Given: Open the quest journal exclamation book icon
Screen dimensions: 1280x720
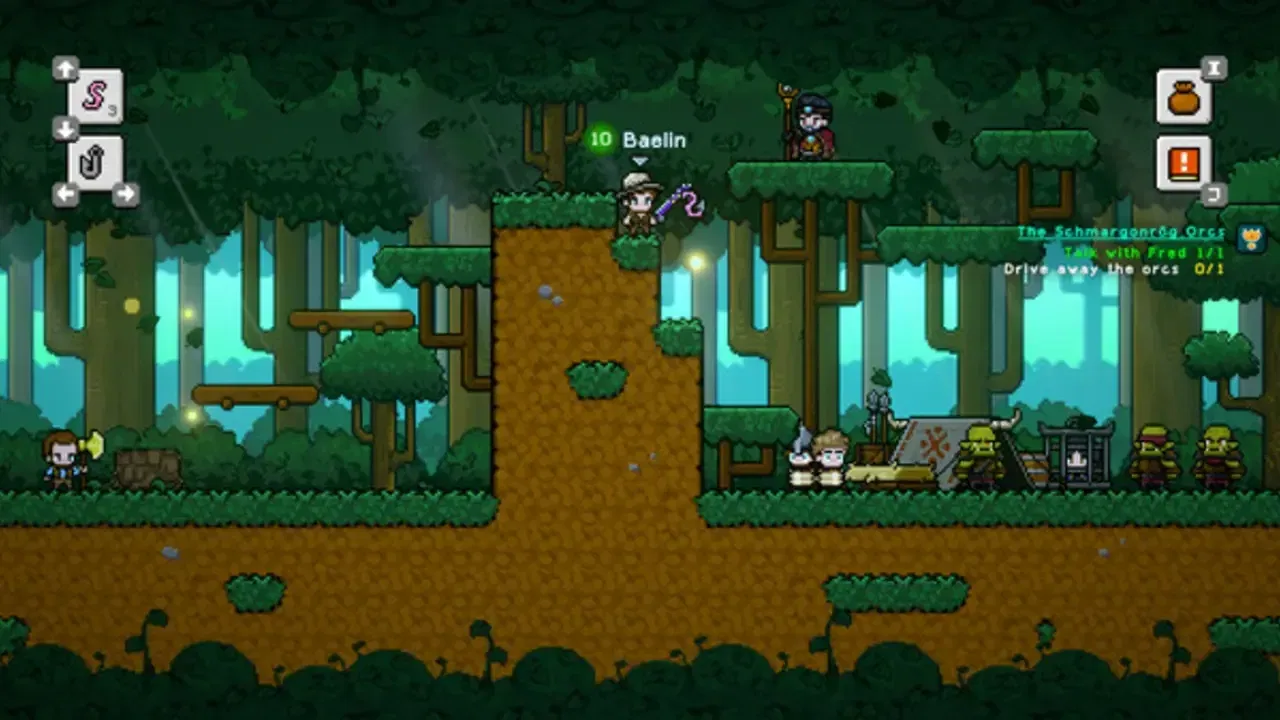Looking at the screenshot, I should (x=1185, y=162).
